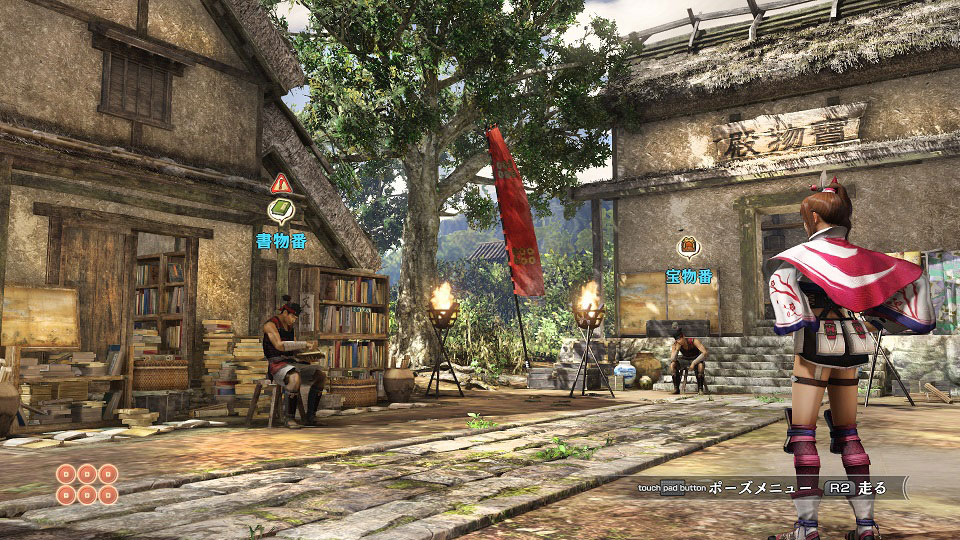960x540 pixels.
Task: Click the six-coin crest emblem
Action: [87, 484]
